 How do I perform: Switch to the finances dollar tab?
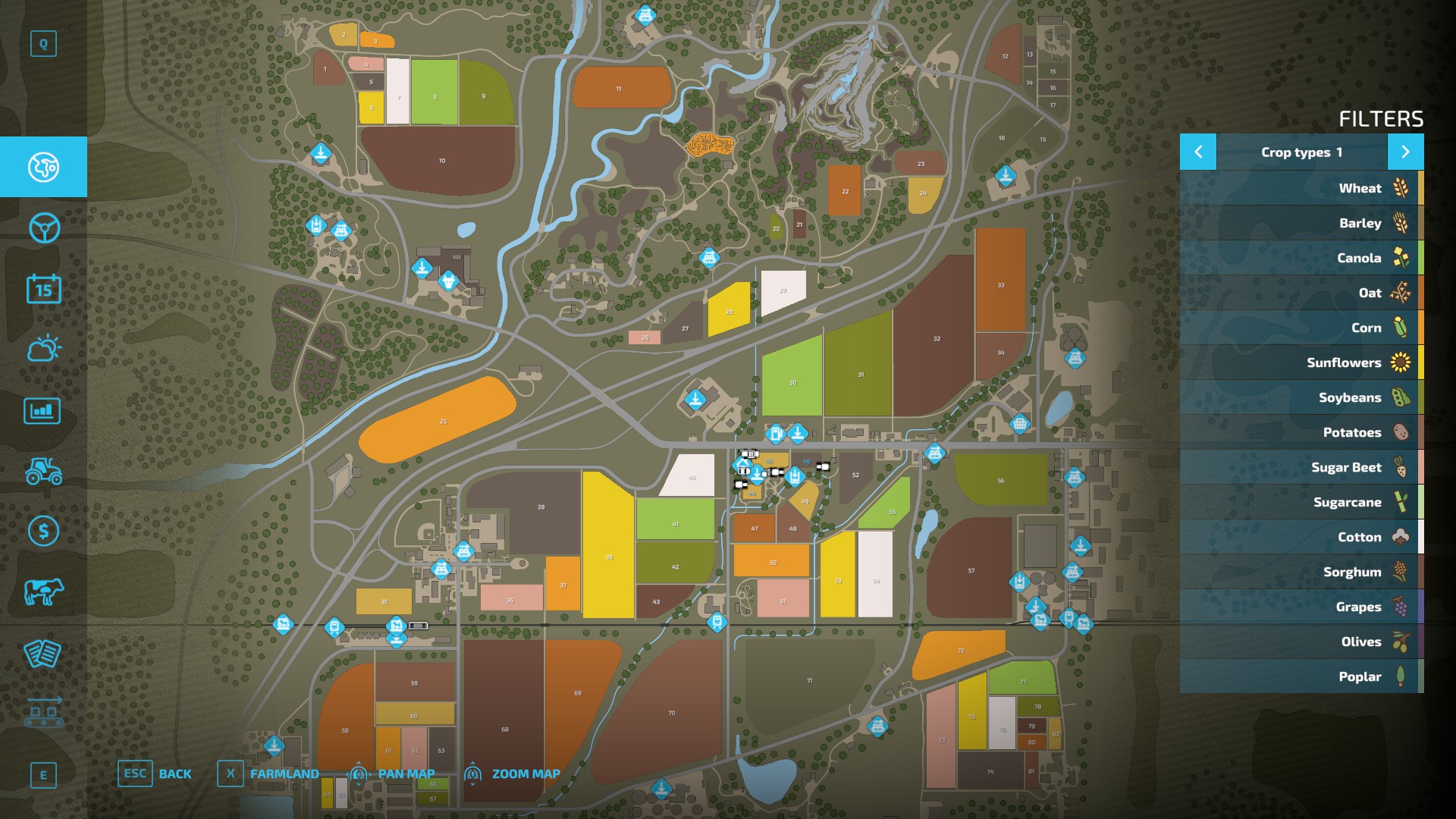click(43, 531)
